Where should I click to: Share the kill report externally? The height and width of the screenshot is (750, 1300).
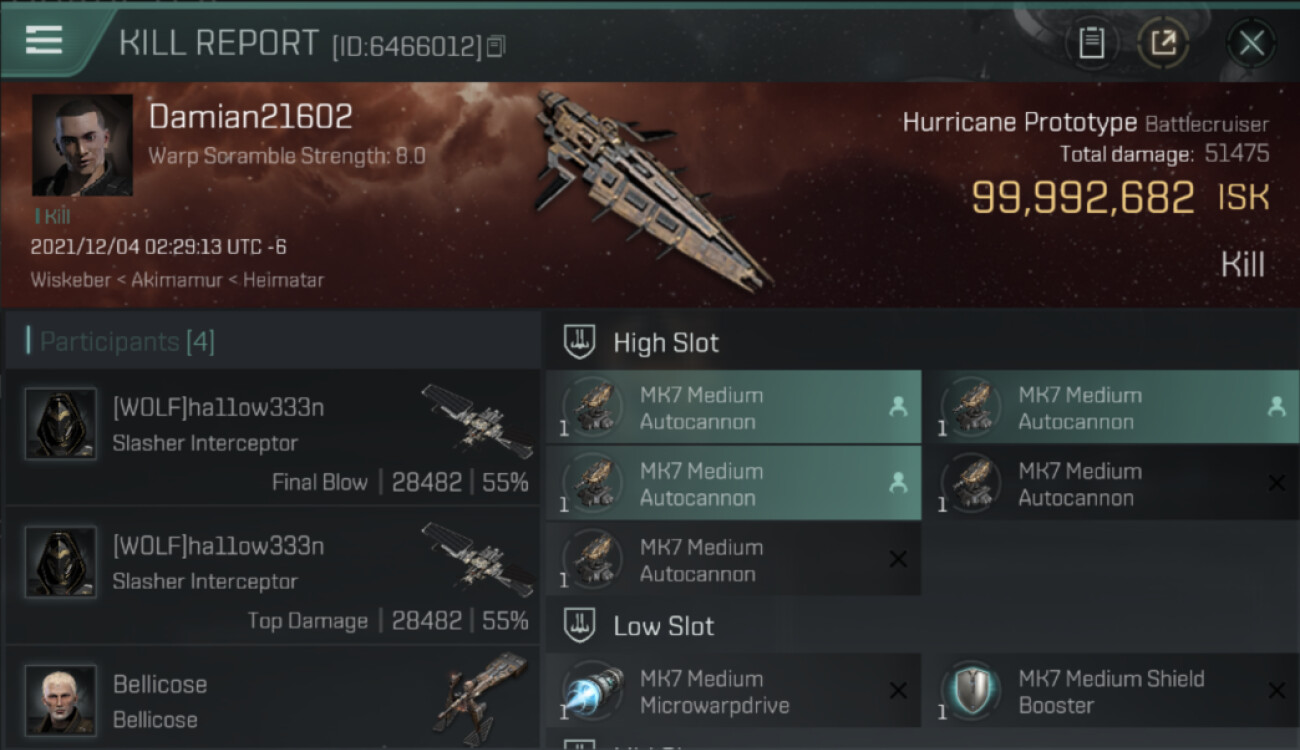pyautogui.click(x=1163, y=43)
